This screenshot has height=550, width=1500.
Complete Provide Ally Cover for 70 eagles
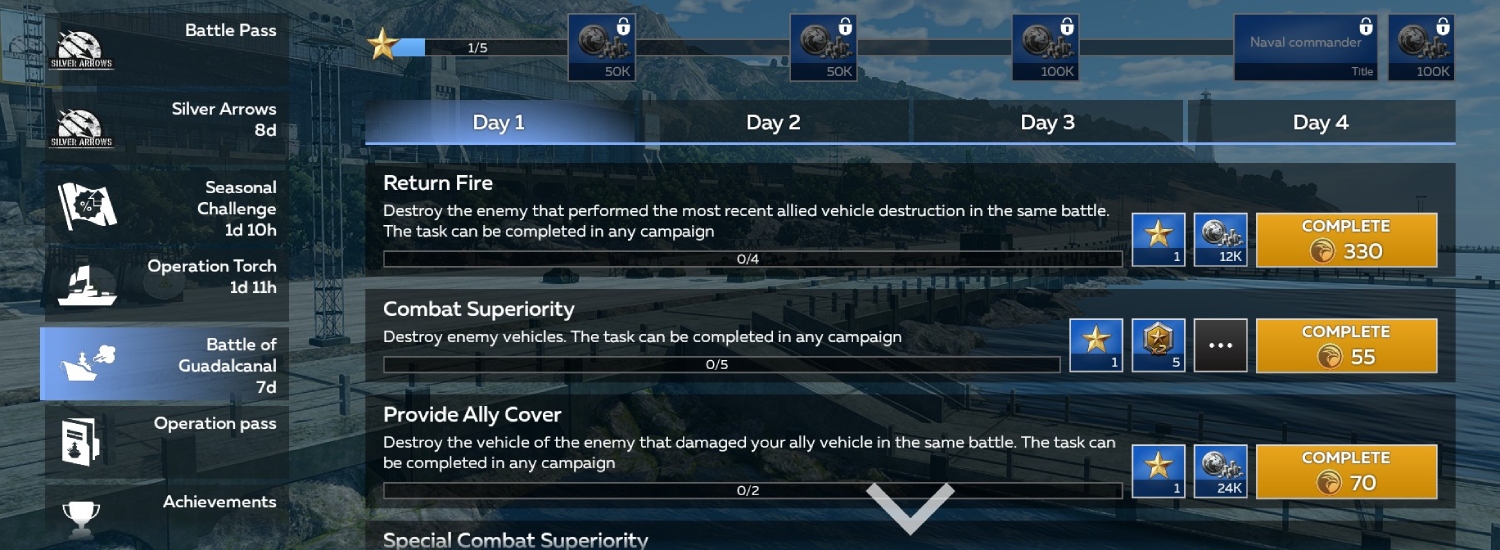1346,471
